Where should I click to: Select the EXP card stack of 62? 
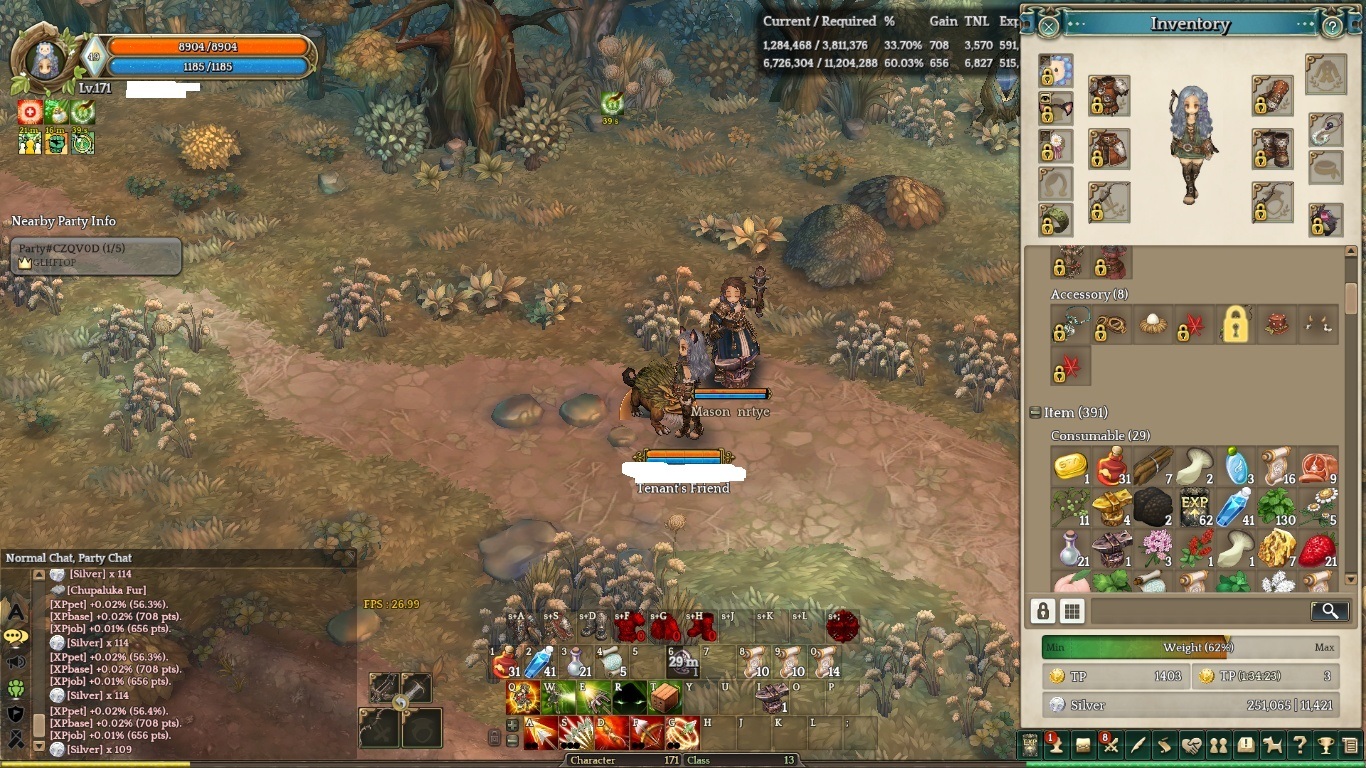tap(1194, 507)
